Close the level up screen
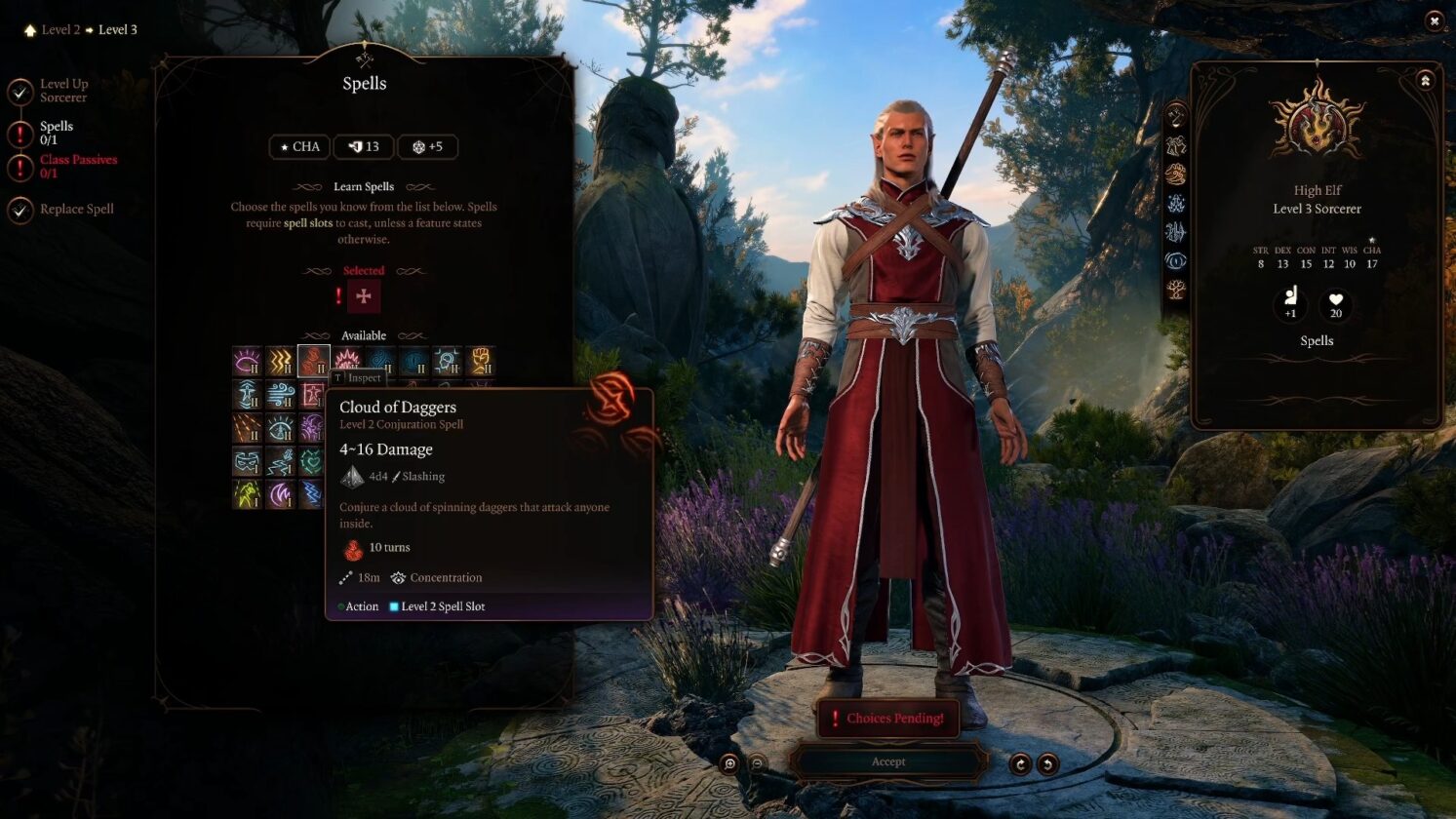The image size is (1456, 819). point(1434,20)
